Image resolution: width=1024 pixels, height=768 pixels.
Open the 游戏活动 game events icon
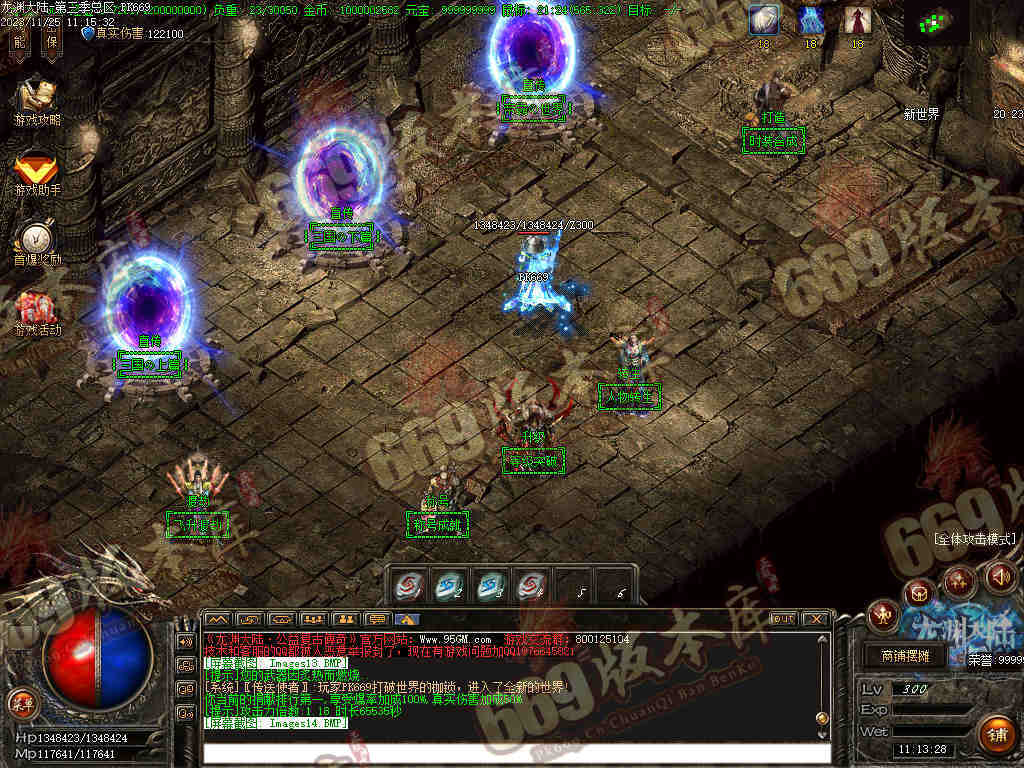[38, 311]
